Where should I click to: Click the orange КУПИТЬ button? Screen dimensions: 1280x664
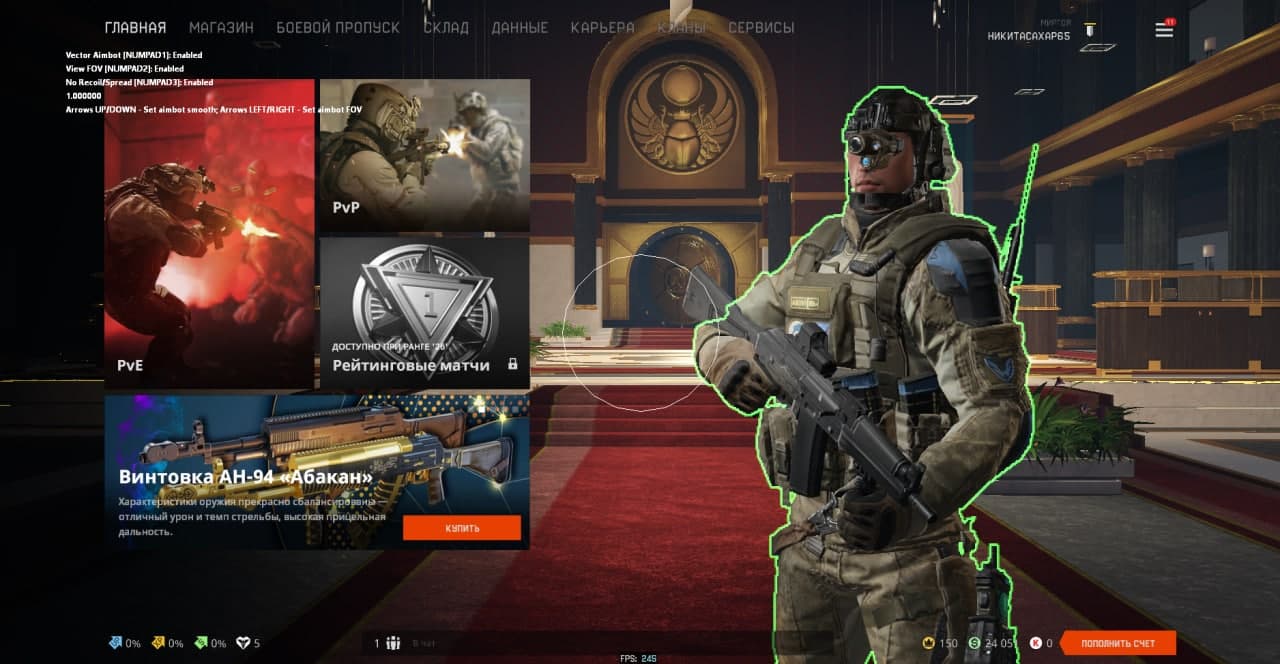[462, 527]
